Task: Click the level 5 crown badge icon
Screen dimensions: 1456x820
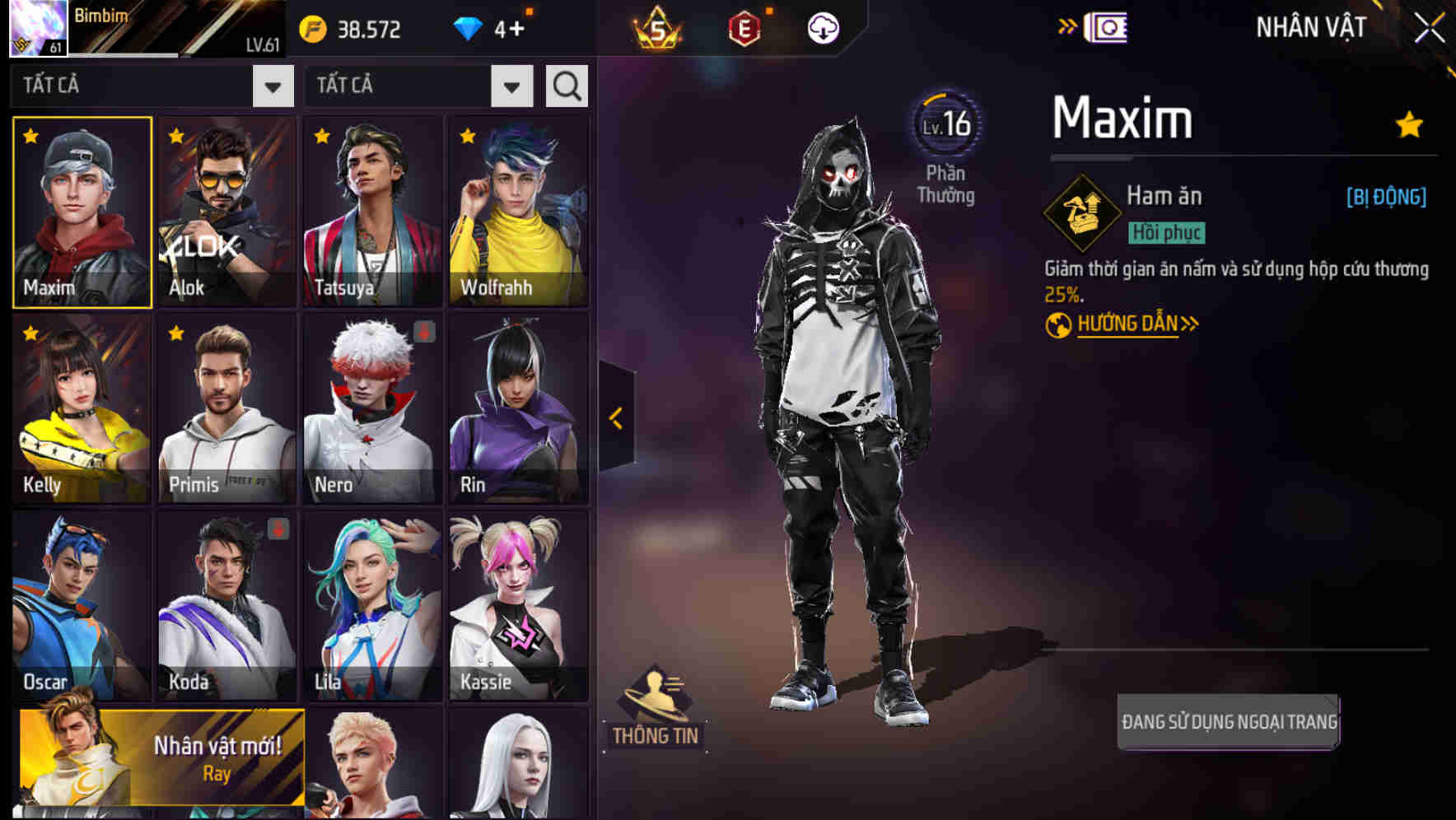Action: coord(655,28)
